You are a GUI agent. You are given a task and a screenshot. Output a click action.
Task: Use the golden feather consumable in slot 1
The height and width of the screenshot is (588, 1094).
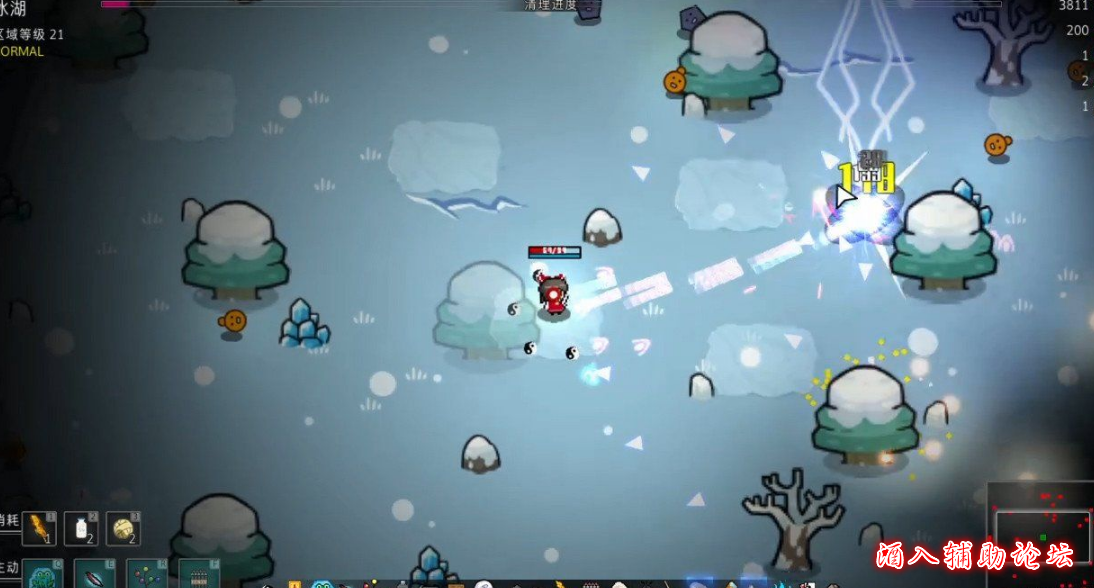pos(39,528)
